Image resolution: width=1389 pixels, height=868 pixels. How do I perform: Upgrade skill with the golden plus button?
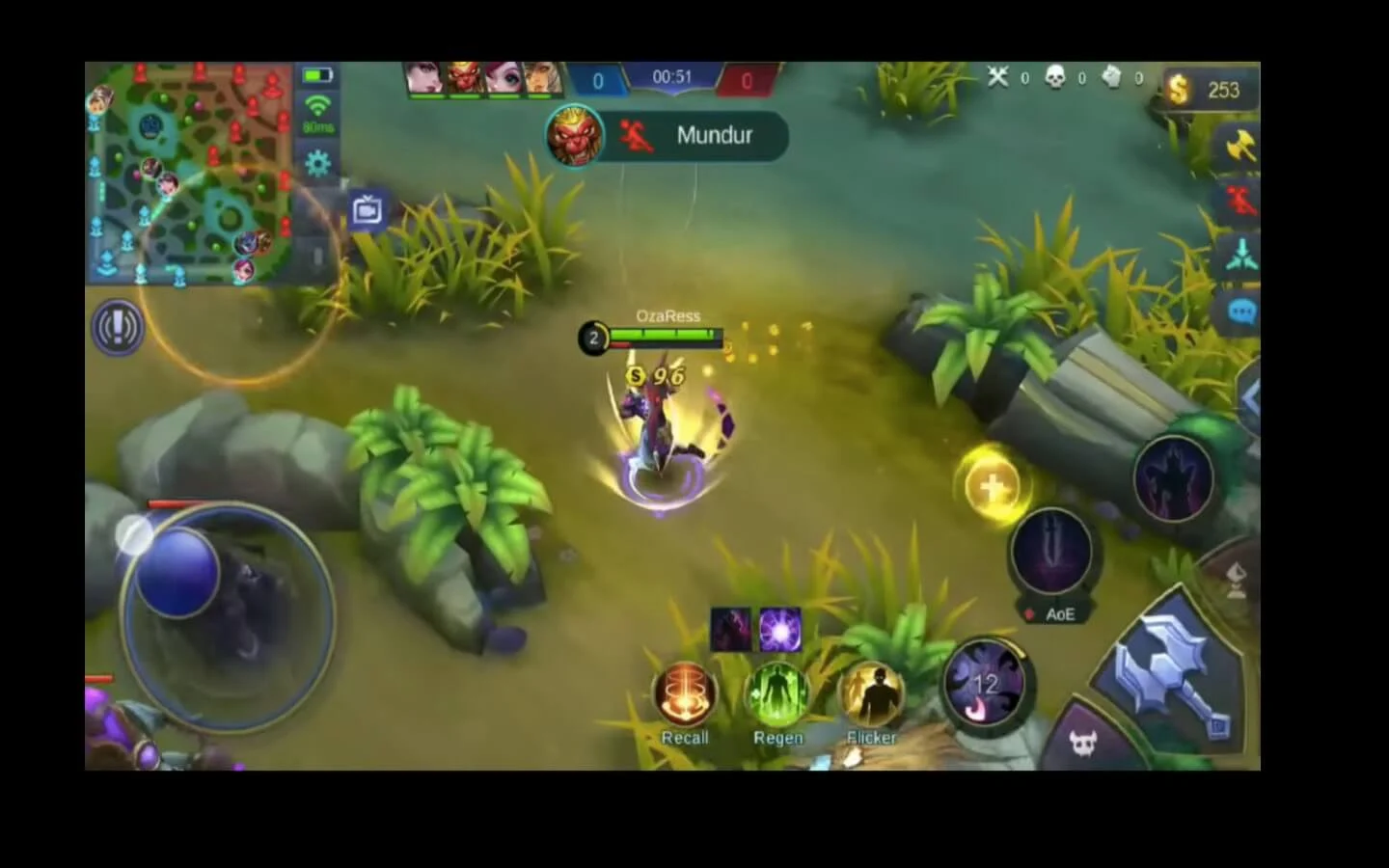[x=993, y=485]
